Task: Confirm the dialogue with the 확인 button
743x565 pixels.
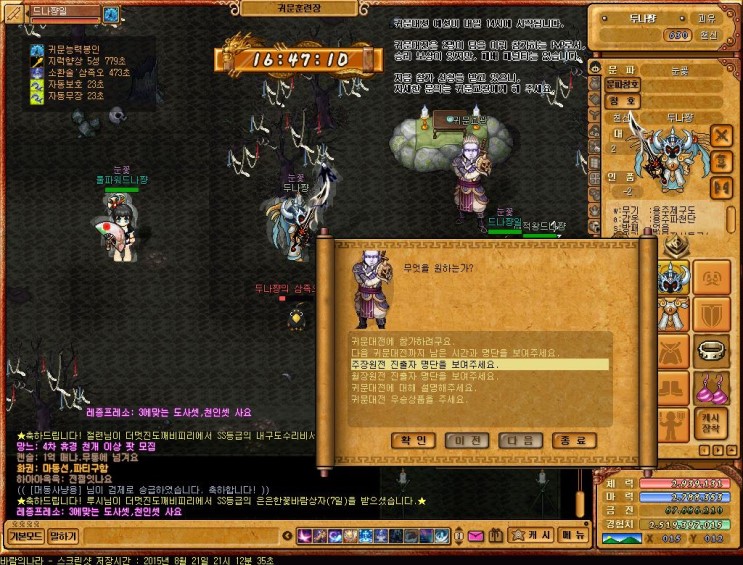Action: click(414, 440)
